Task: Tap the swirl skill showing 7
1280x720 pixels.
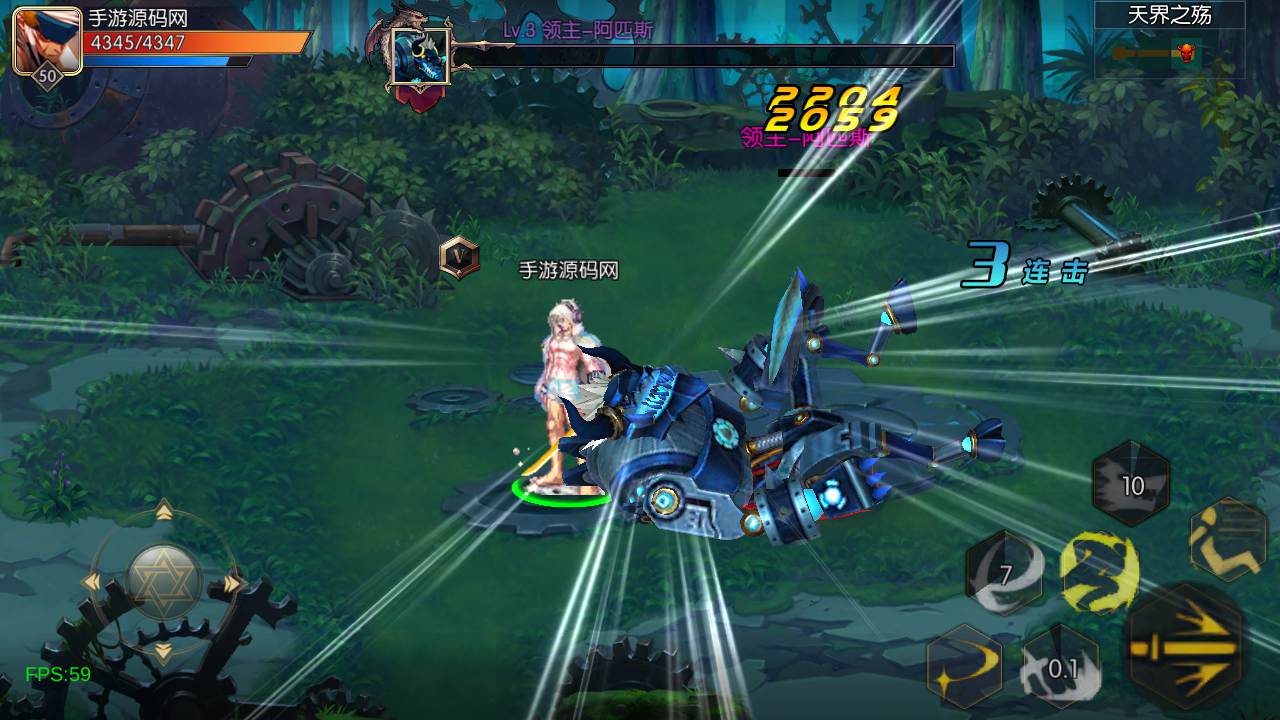Action: [1005, 574]
